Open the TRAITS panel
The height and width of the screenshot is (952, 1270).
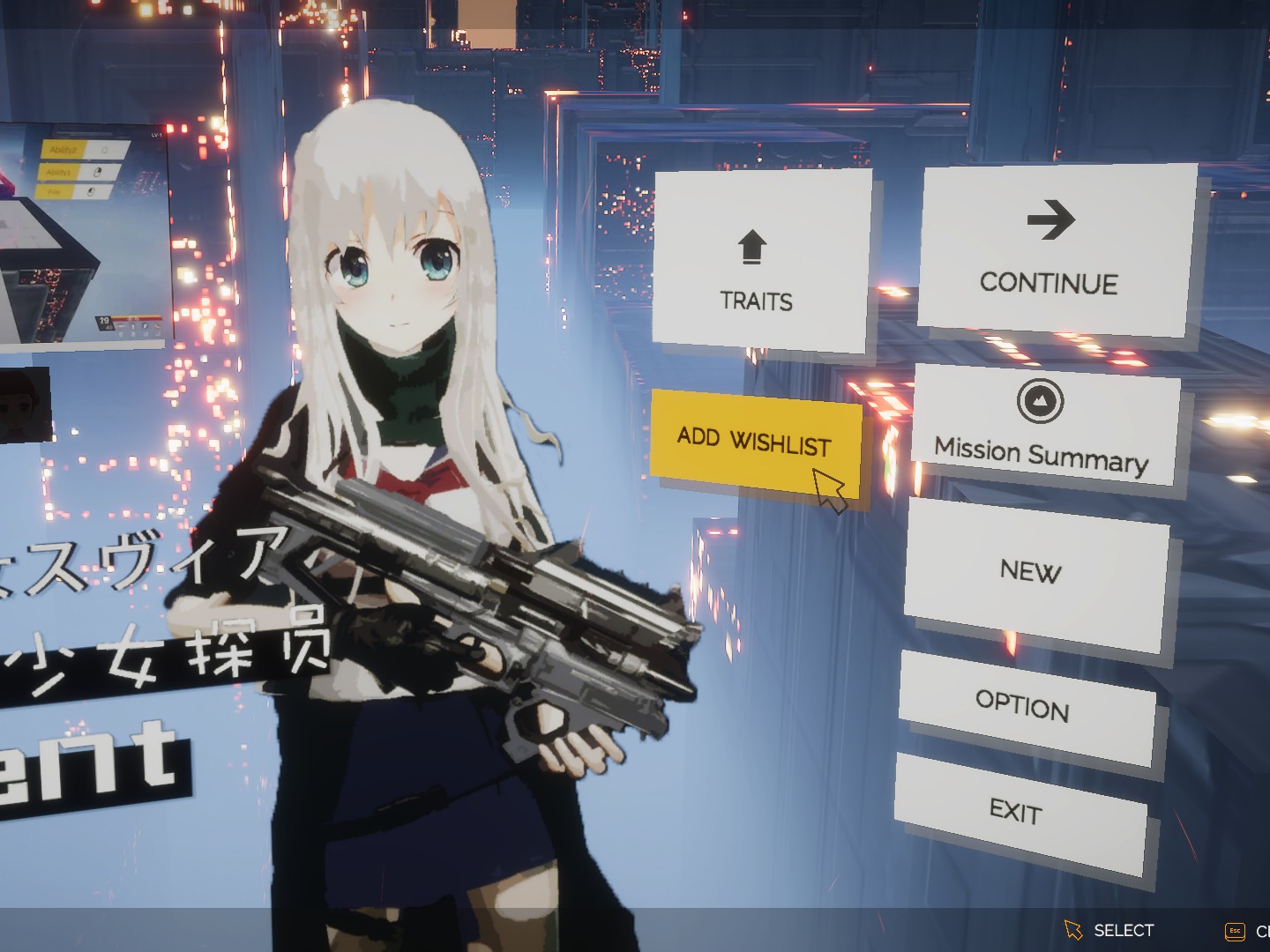pyautogui.click(x=755, y=302)
